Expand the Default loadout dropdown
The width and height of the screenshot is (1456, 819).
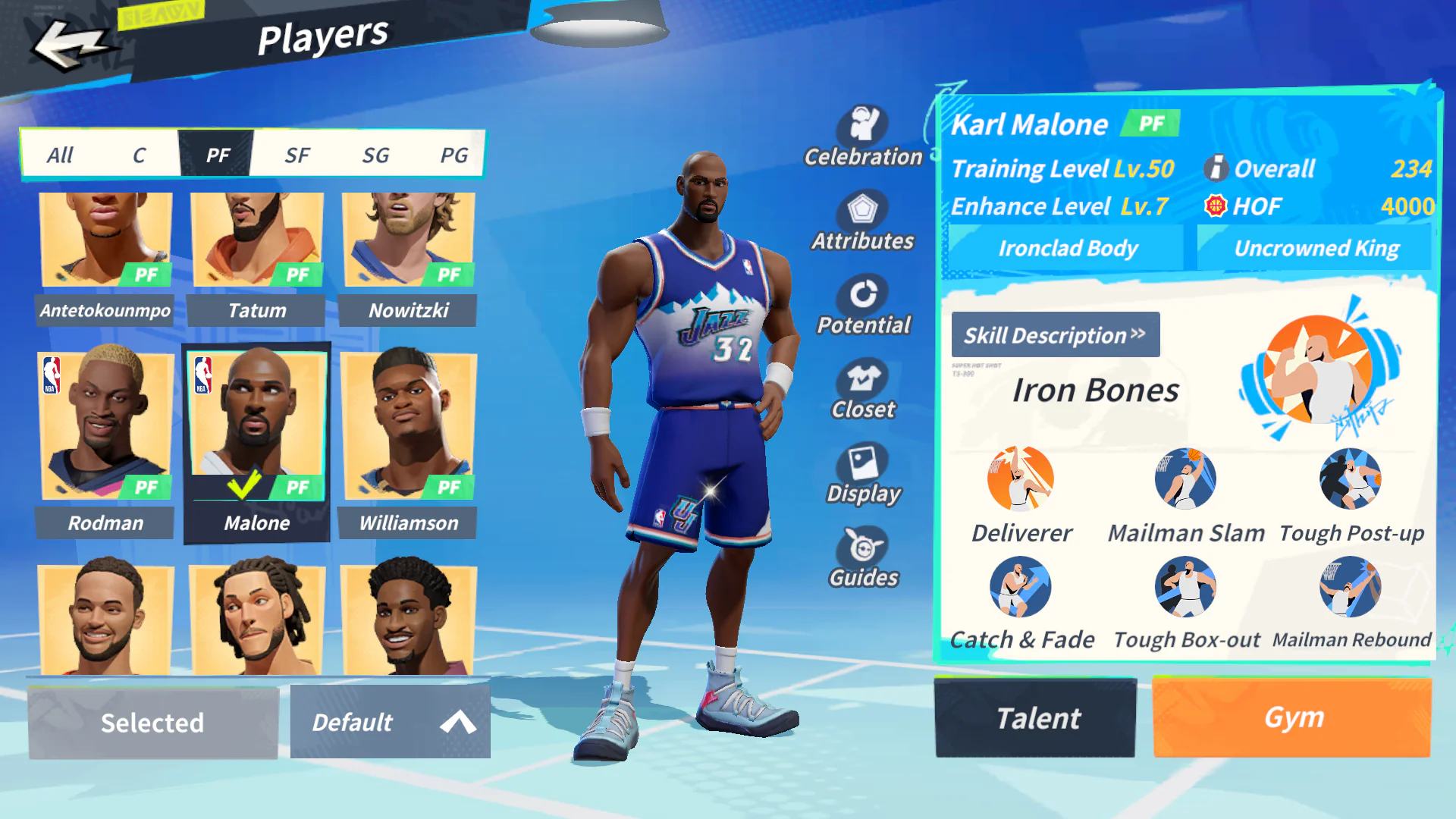click(x=391, y=721)
